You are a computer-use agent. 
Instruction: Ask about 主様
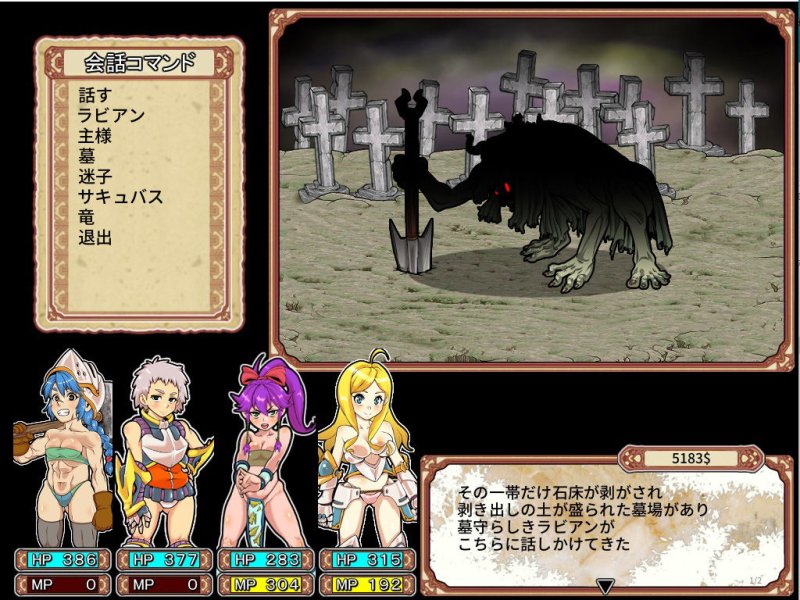tap(94, 136)
